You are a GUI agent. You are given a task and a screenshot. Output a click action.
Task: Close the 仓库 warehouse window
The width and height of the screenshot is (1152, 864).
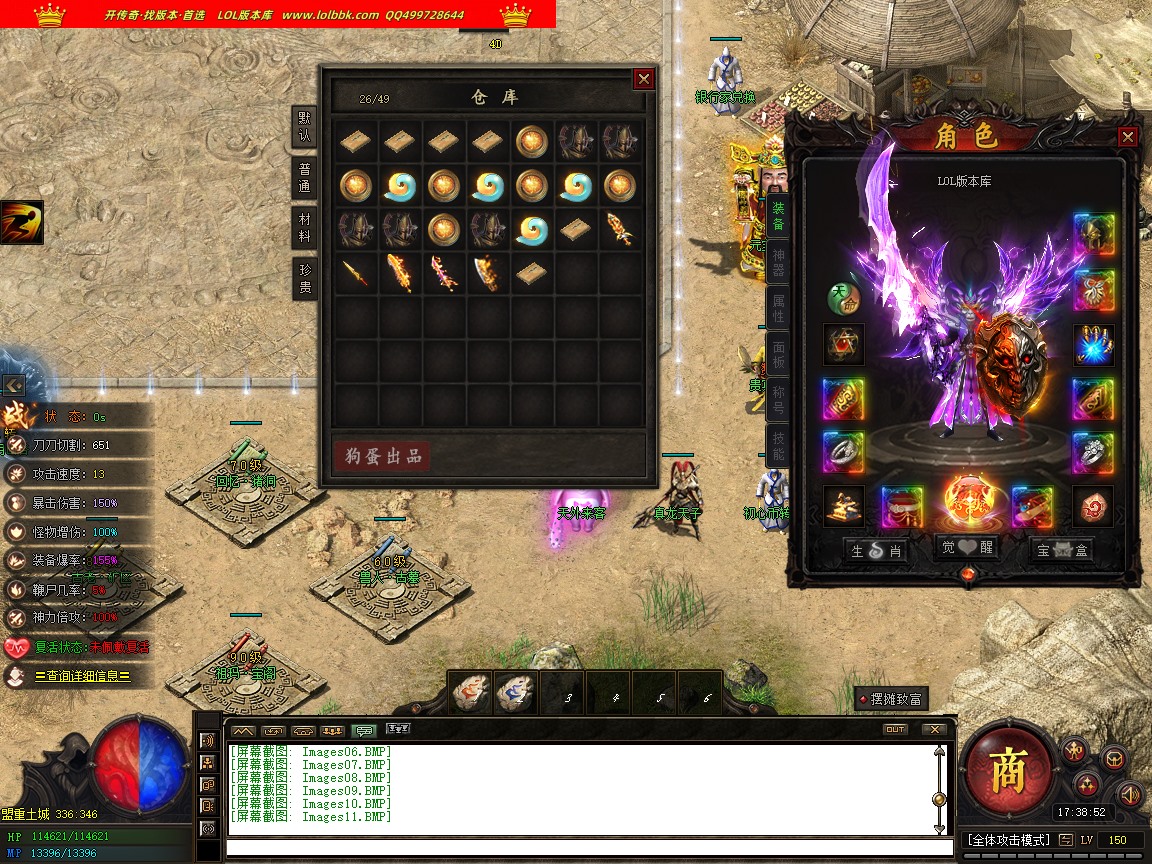644,78
